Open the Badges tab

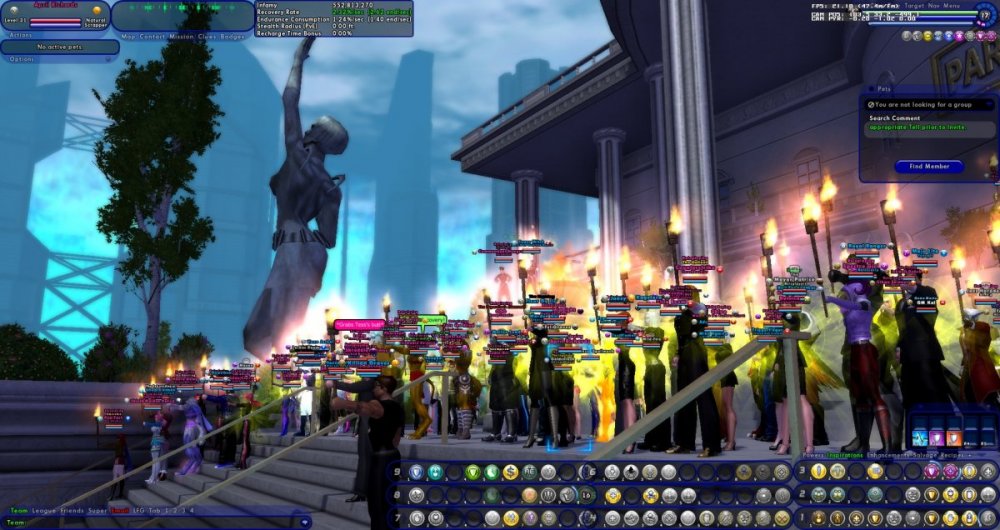[234, 36]
